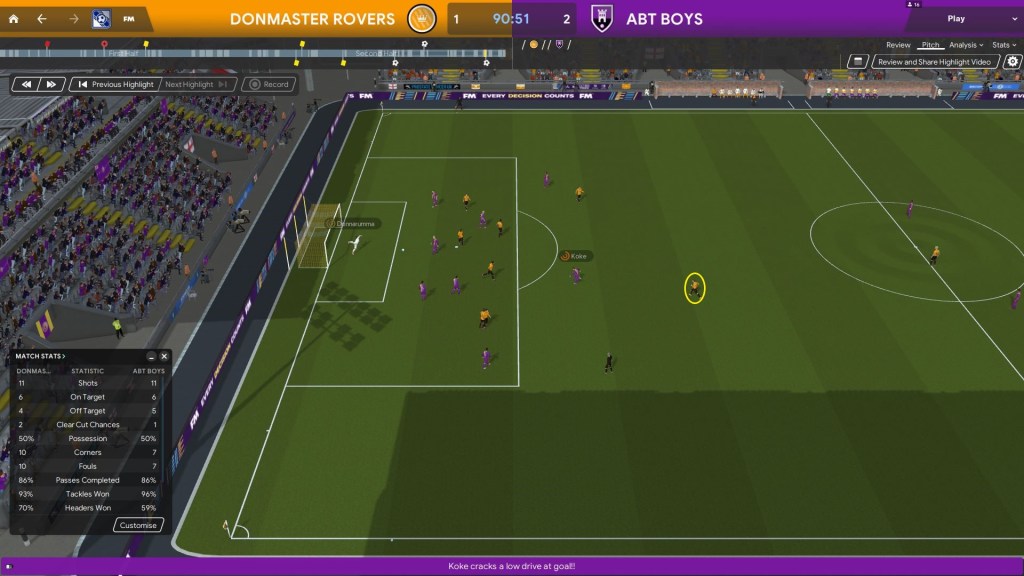The height and width of the screenshot is (576, 1024).
Task: Fast-forward the match highlight
Action: (x=52, y=85)
